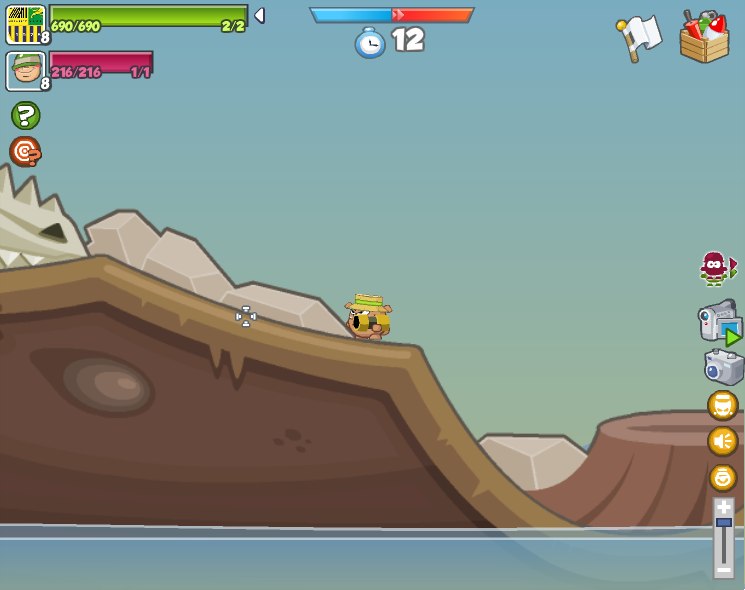This screenshot has width=745, height=590.
Task: Zoom out with the minus button
Action: tap(723, 569)
